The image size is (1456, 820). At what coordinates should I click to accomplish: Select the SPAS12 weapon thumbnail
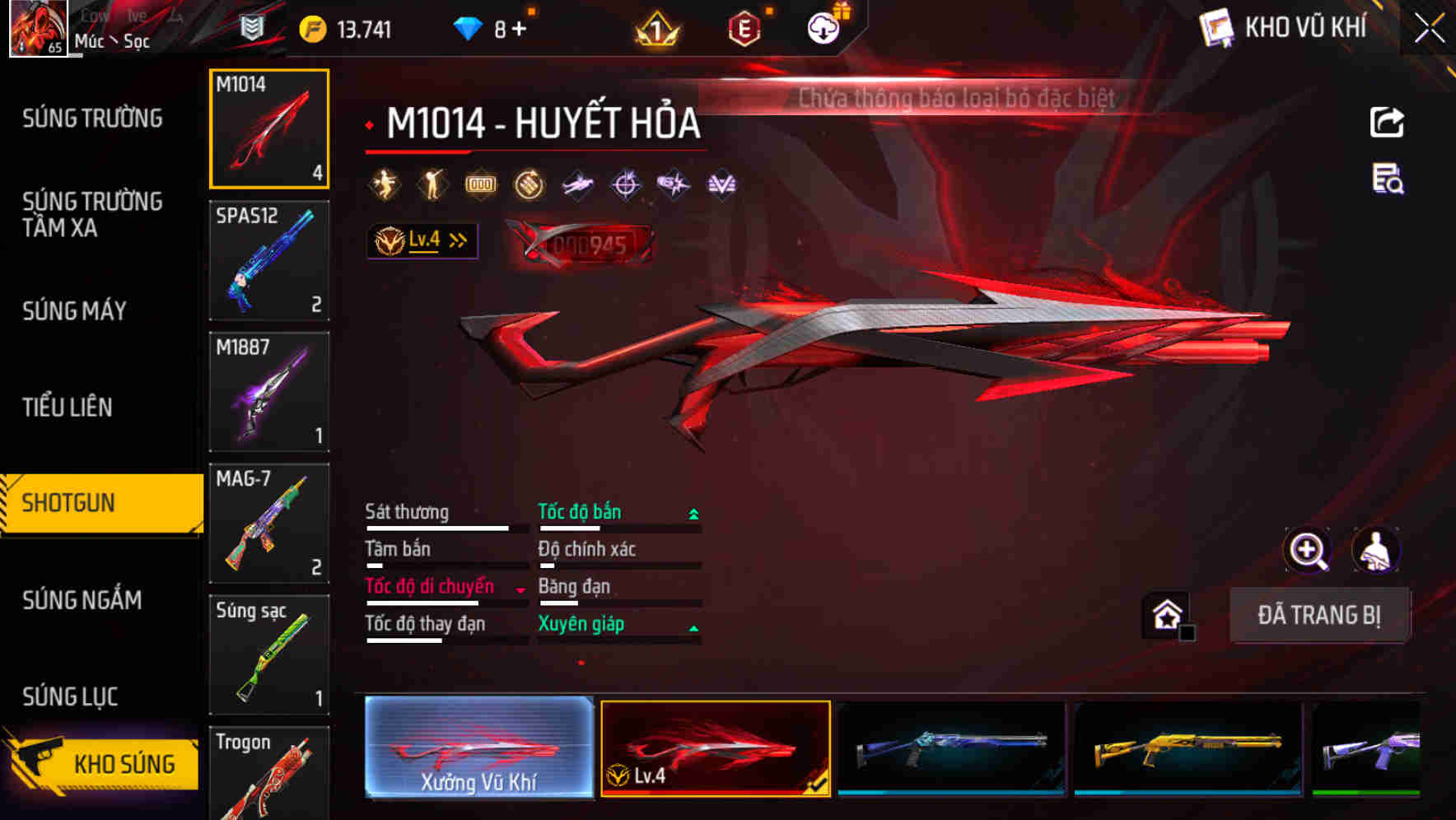pos(269,259)
